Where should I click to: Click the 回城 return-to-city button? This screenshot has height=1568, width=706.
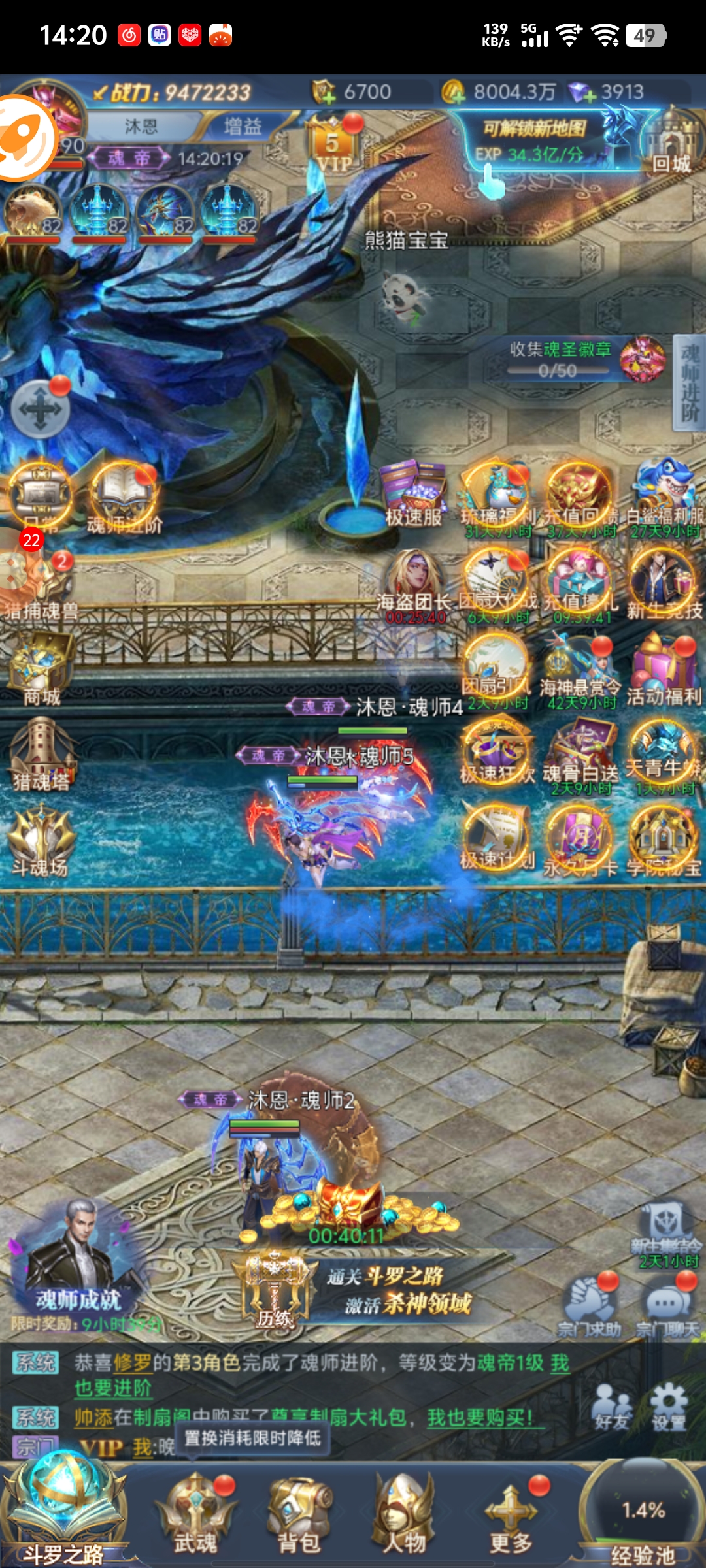(670, 145)
